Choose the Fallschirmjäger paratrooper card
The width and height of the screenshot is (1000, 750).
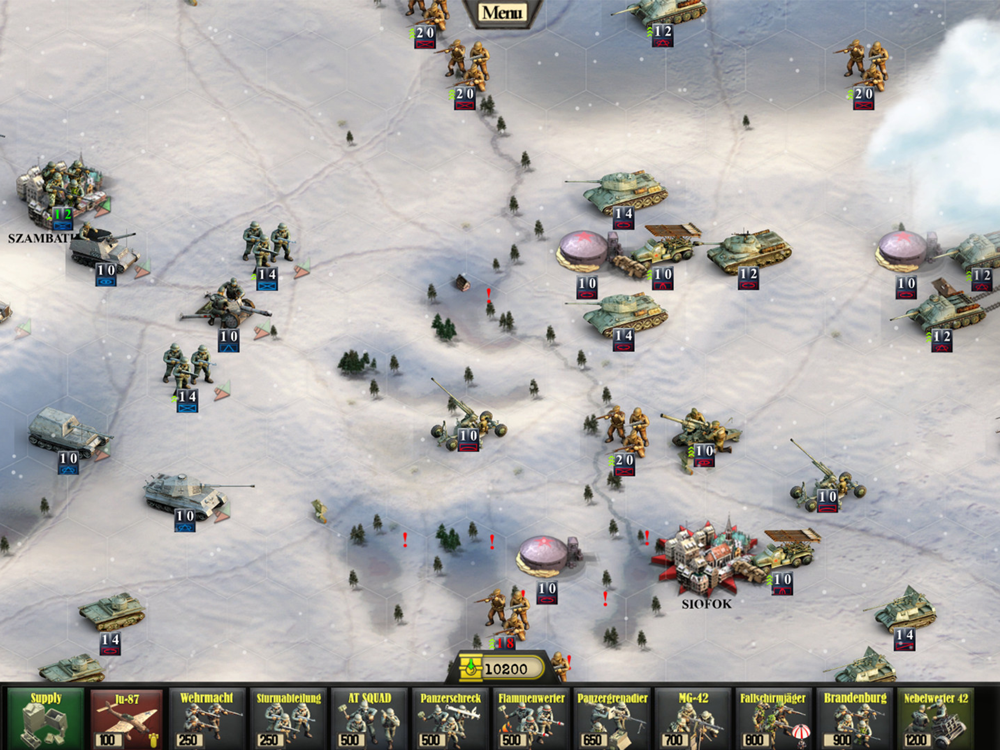coord(774,718)
